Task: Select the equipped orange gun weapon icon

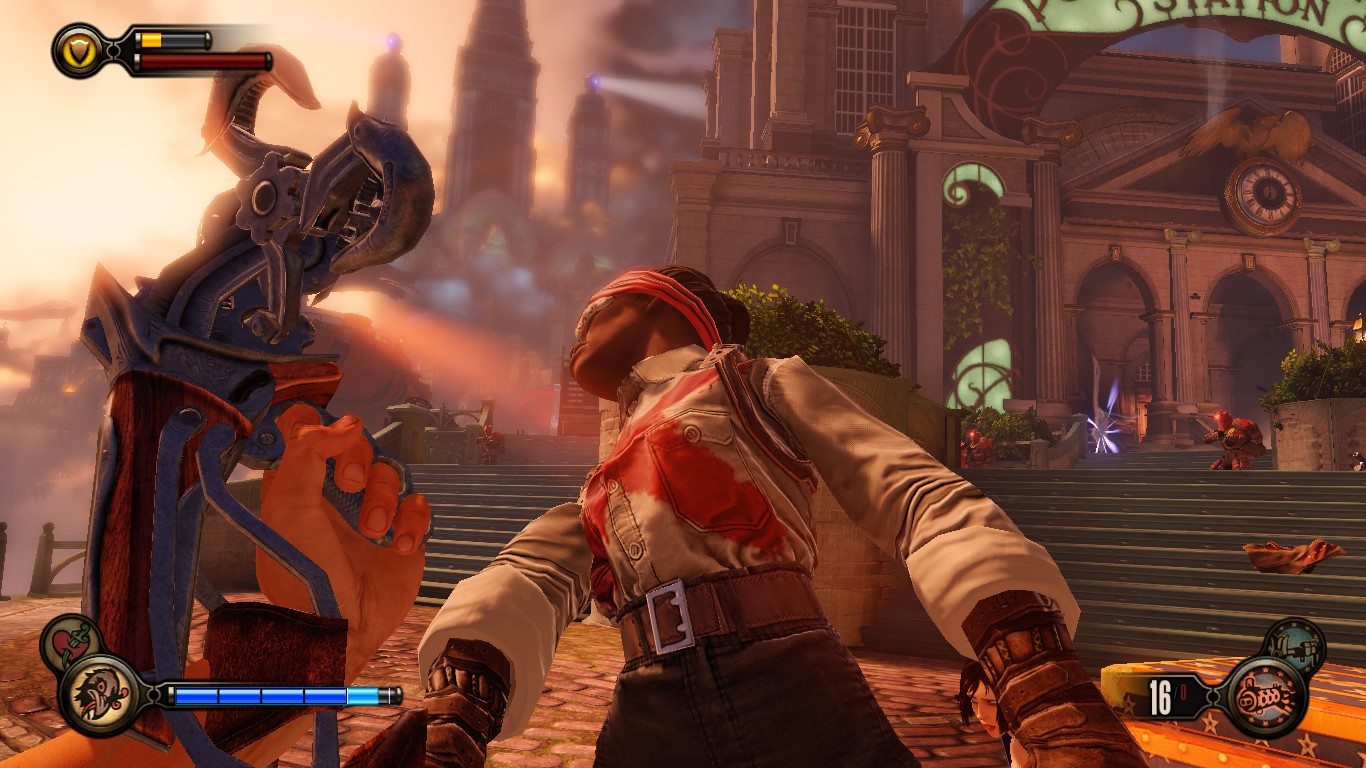Action: click(x=1266, y=696)
